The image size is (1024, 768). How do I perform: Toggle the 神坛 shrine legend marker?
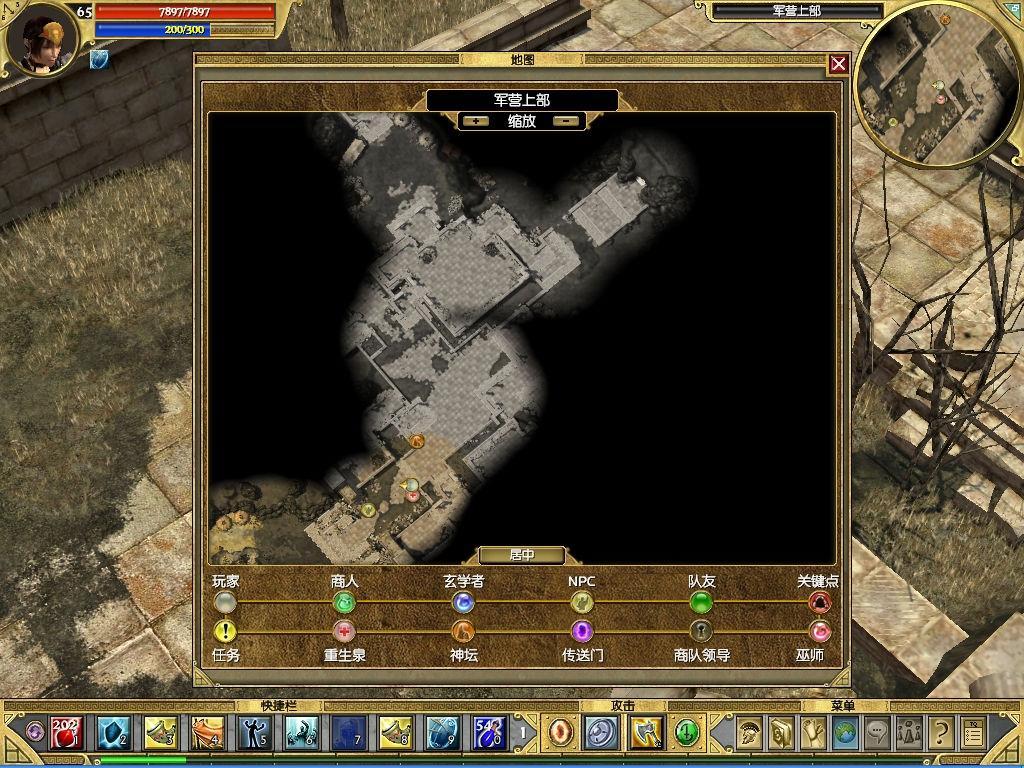point(462,631)
